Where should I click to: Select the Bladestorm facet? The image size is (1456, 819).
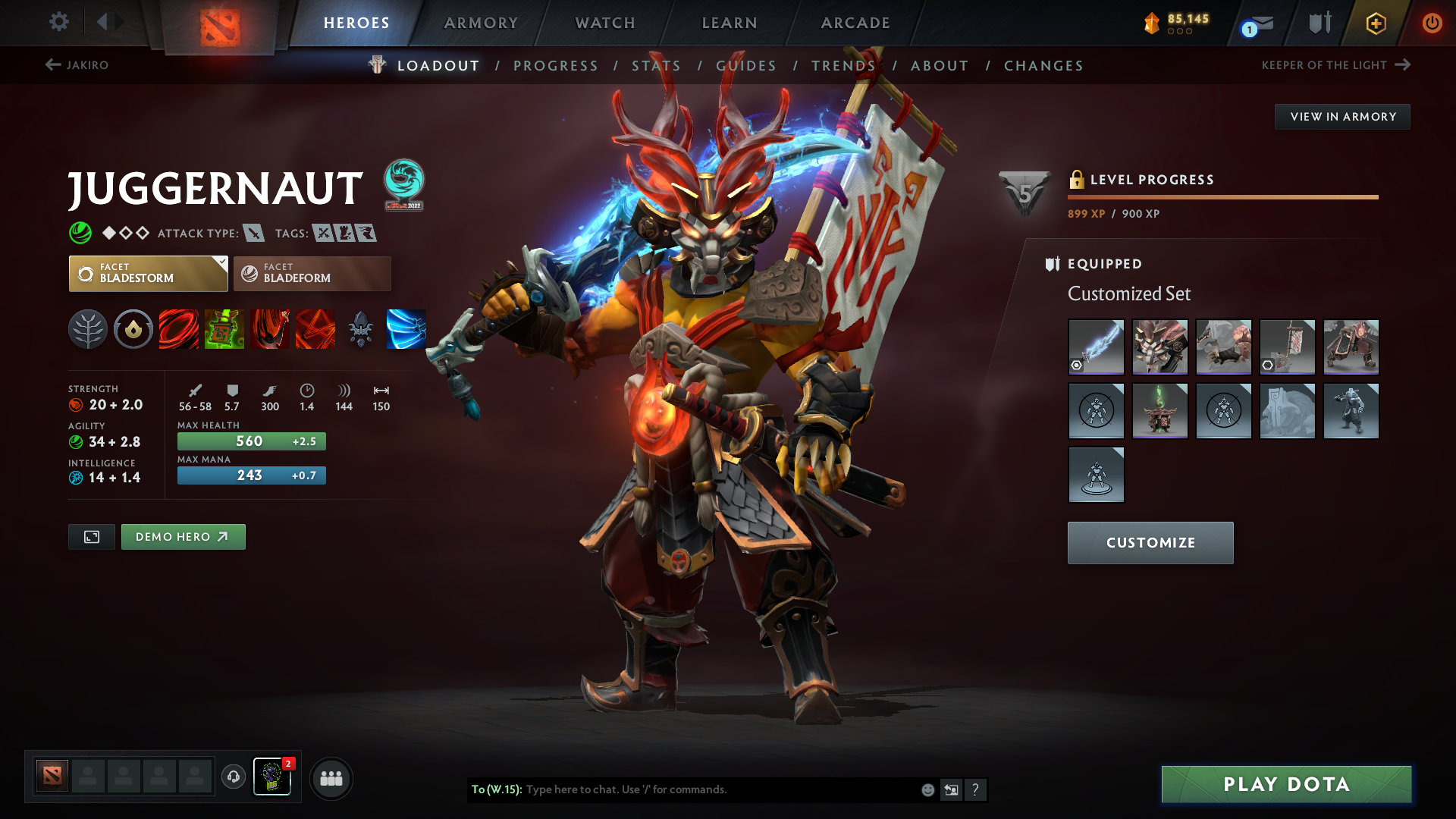tap(148, 273)
